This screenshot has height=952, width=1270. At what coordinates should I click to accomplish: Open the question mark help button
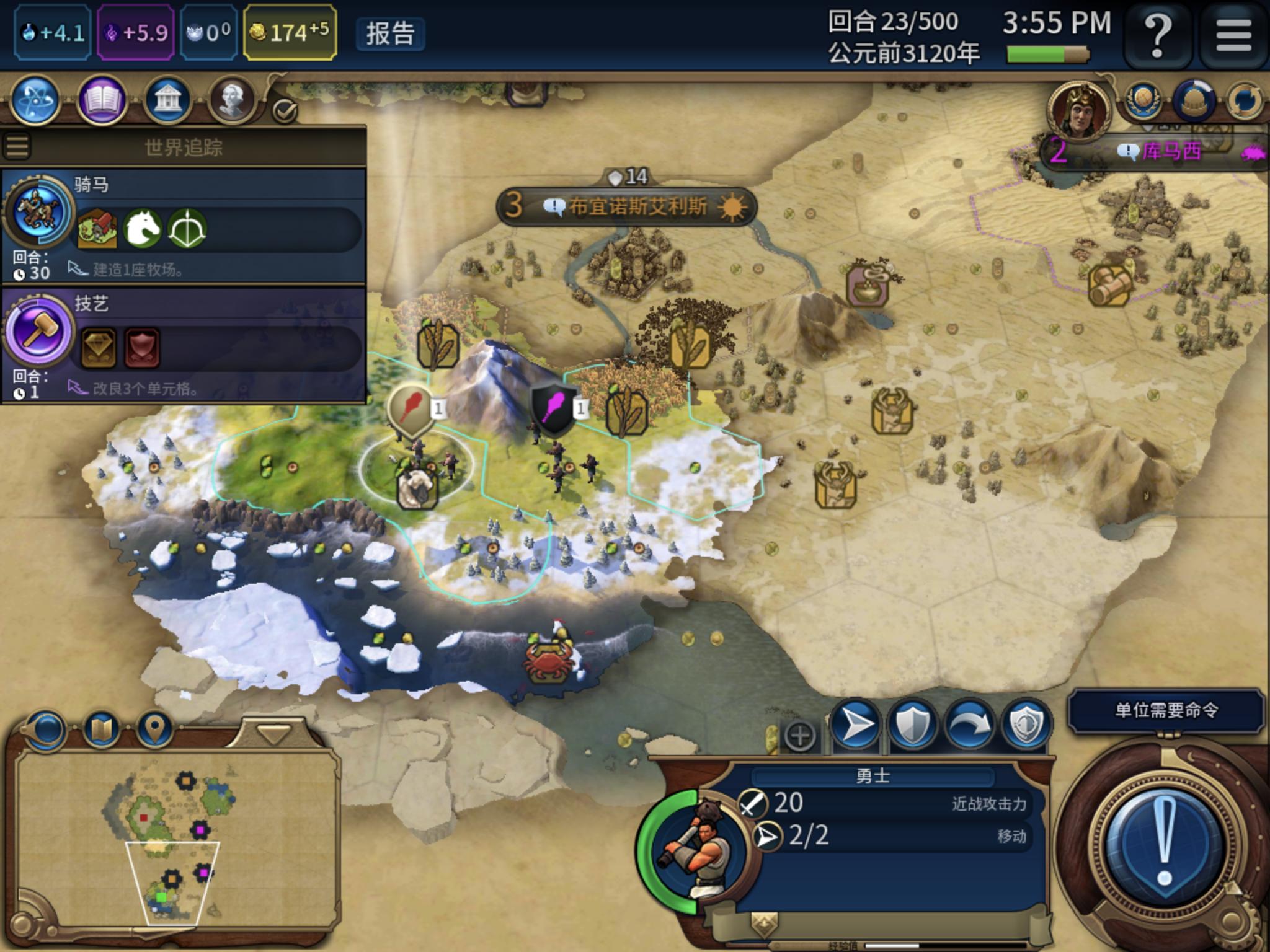tap(1157, 35)
